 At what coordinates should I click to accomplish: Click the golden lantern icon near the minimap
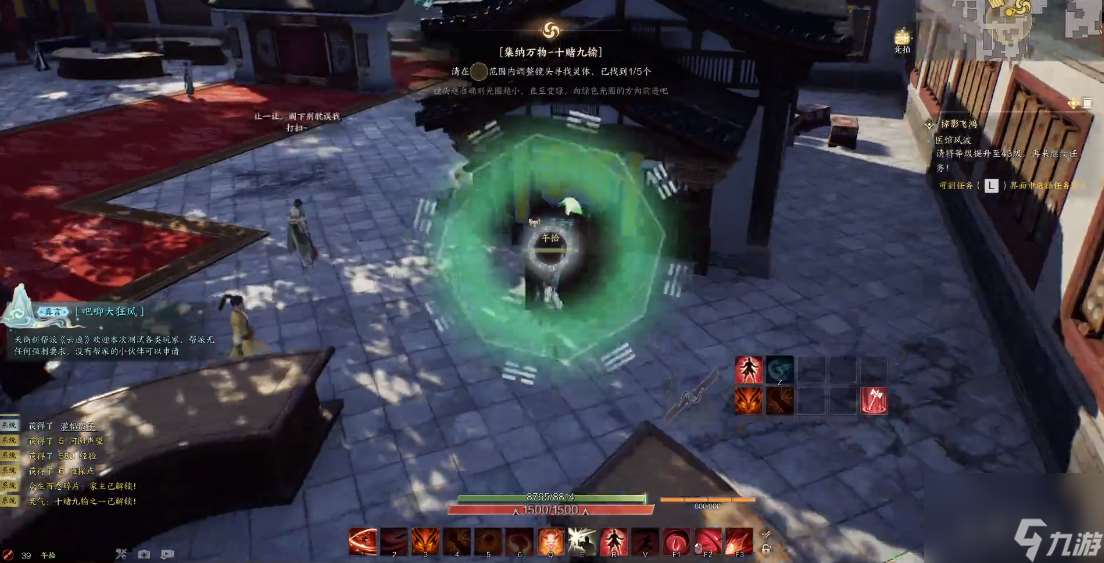(902, 37)
